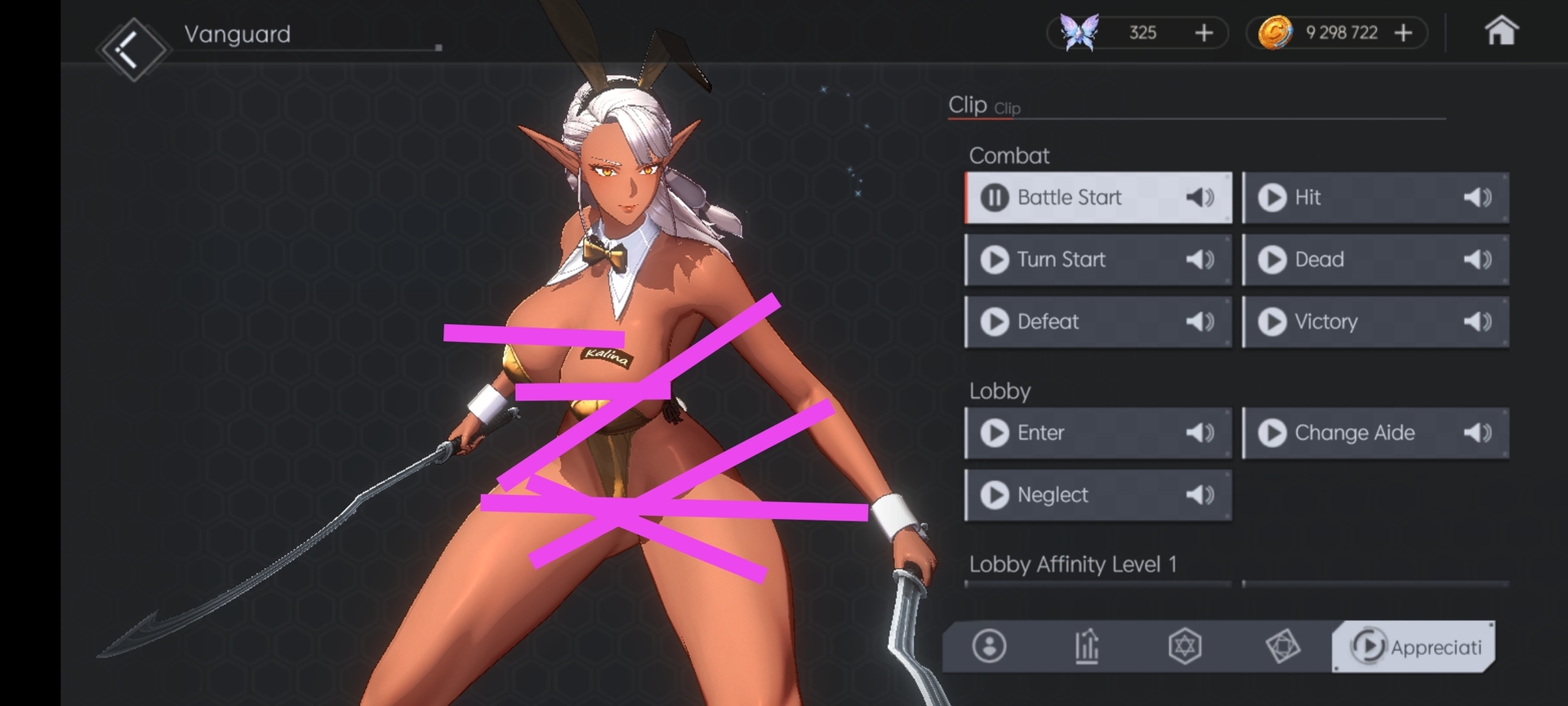Screen dimensions: 1568x706
Task: Play the lobby Enter clip
Action: click(x=994, y=433)
